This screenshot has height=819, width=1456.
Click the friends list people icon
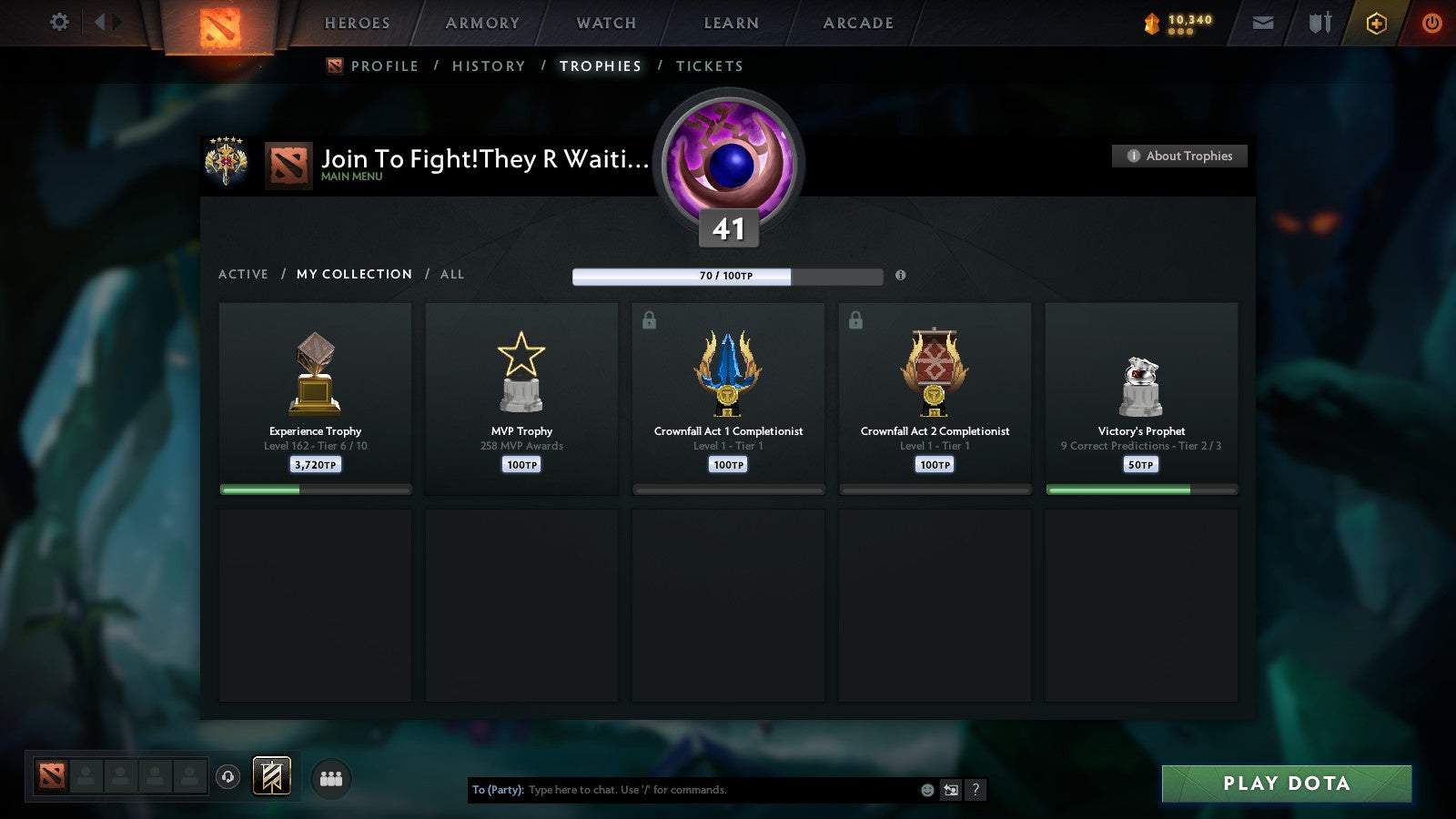(x=332, y=777)
